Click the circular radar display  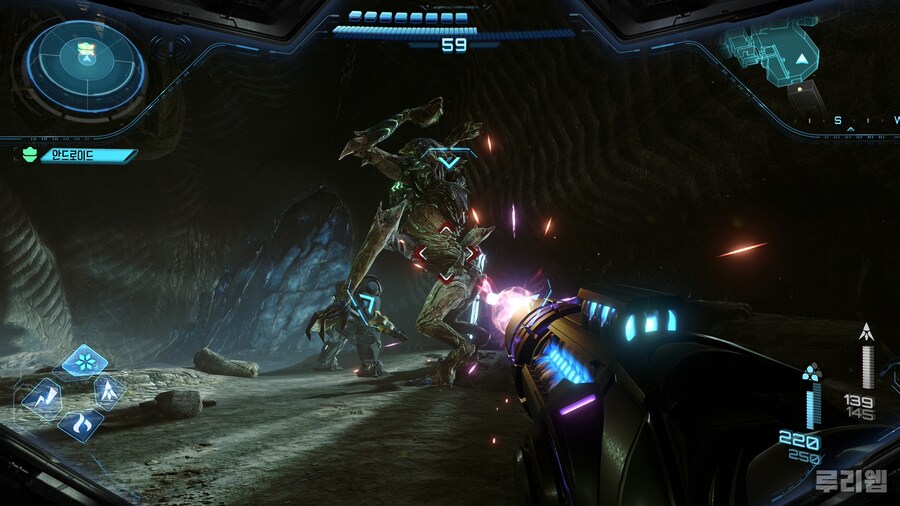85,68
